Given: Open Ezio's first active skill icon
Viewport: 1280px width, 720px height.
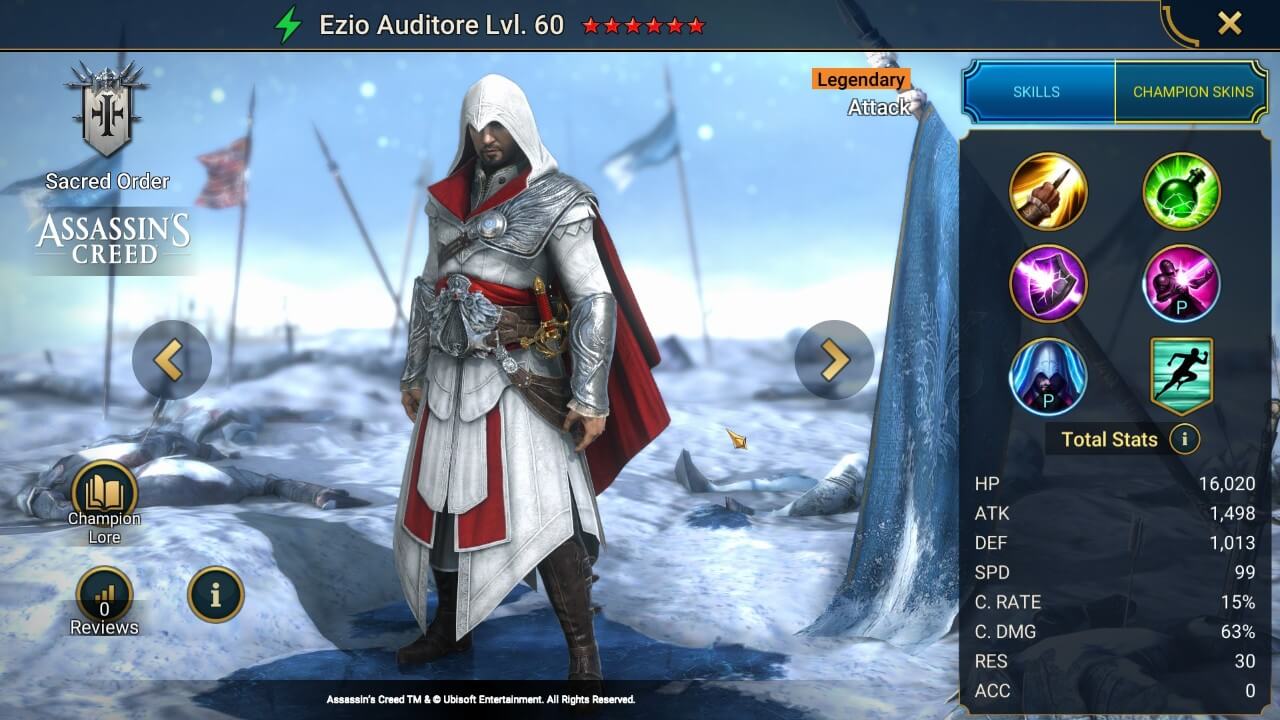Looking at the screenshot, I should (1049, 193).
